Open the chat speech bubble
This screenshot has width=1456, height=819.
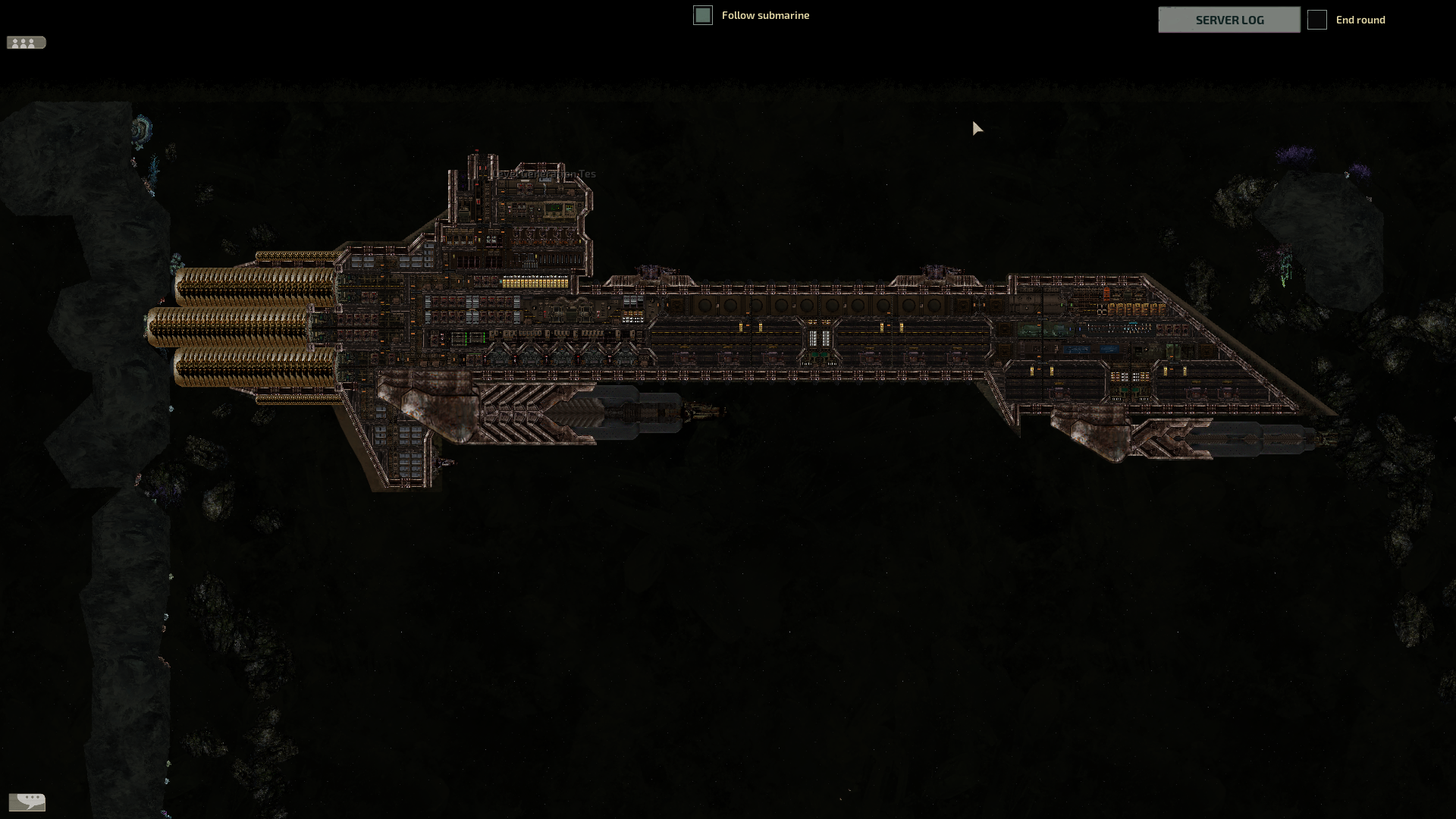pyautogui.click(x=27, y=801)
